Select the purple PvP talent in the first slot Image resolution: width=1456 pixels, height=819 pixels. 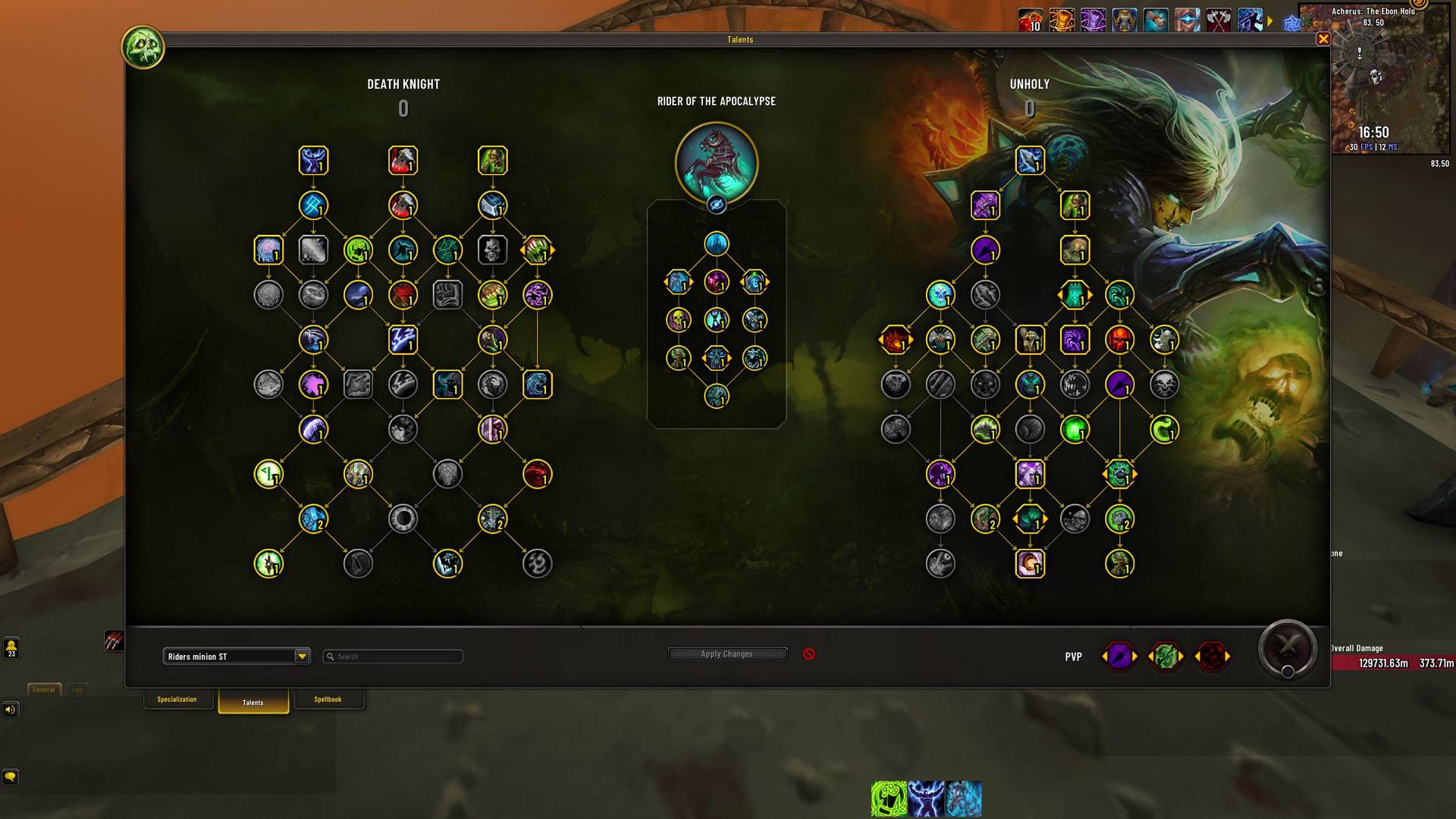1121,657
